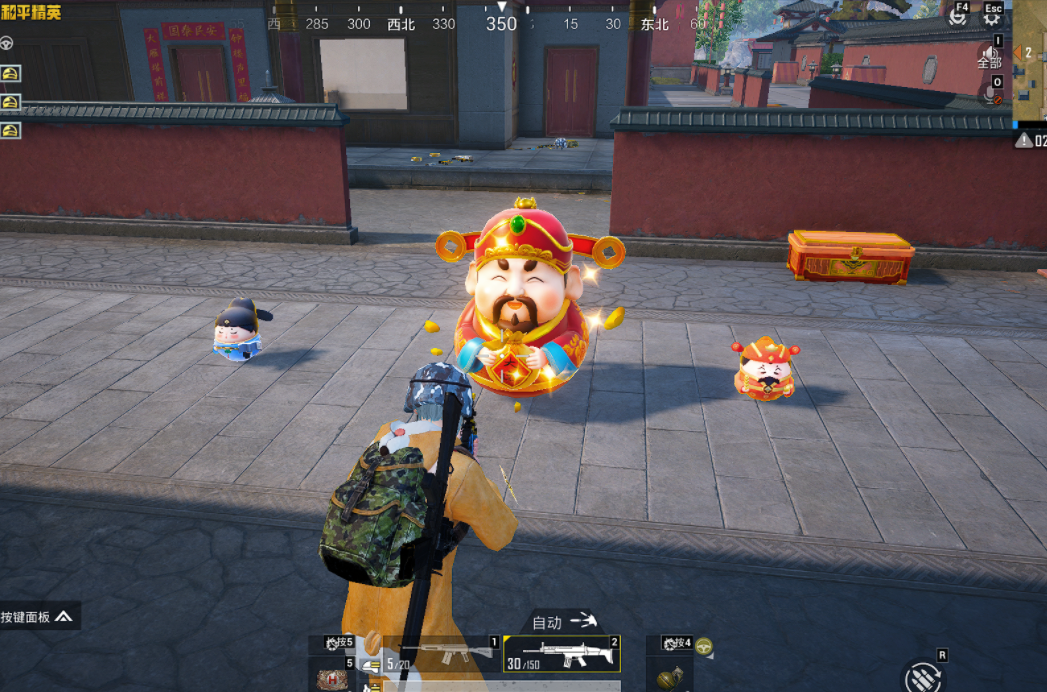
Task: Select weapon slot 2 assault rifle
Action: point(561,654)
